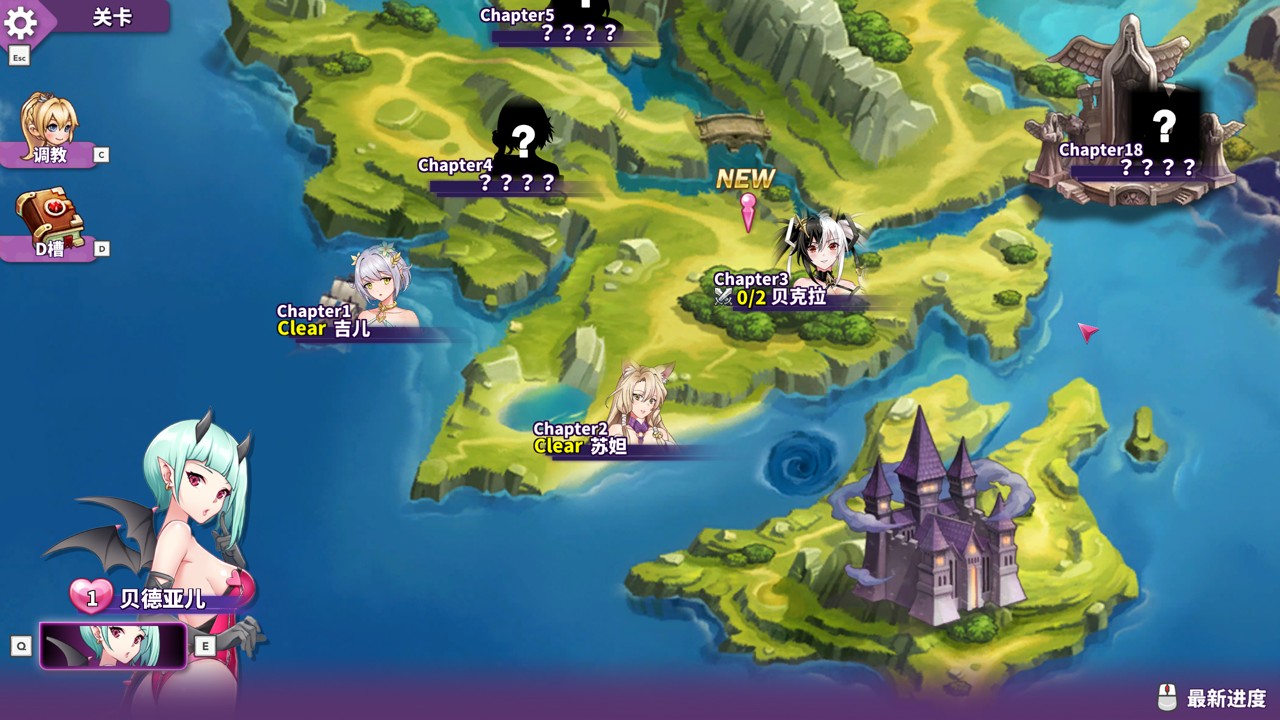Click the pink NEW map marker
This screenshot has width=1280, height=720.
748,210
